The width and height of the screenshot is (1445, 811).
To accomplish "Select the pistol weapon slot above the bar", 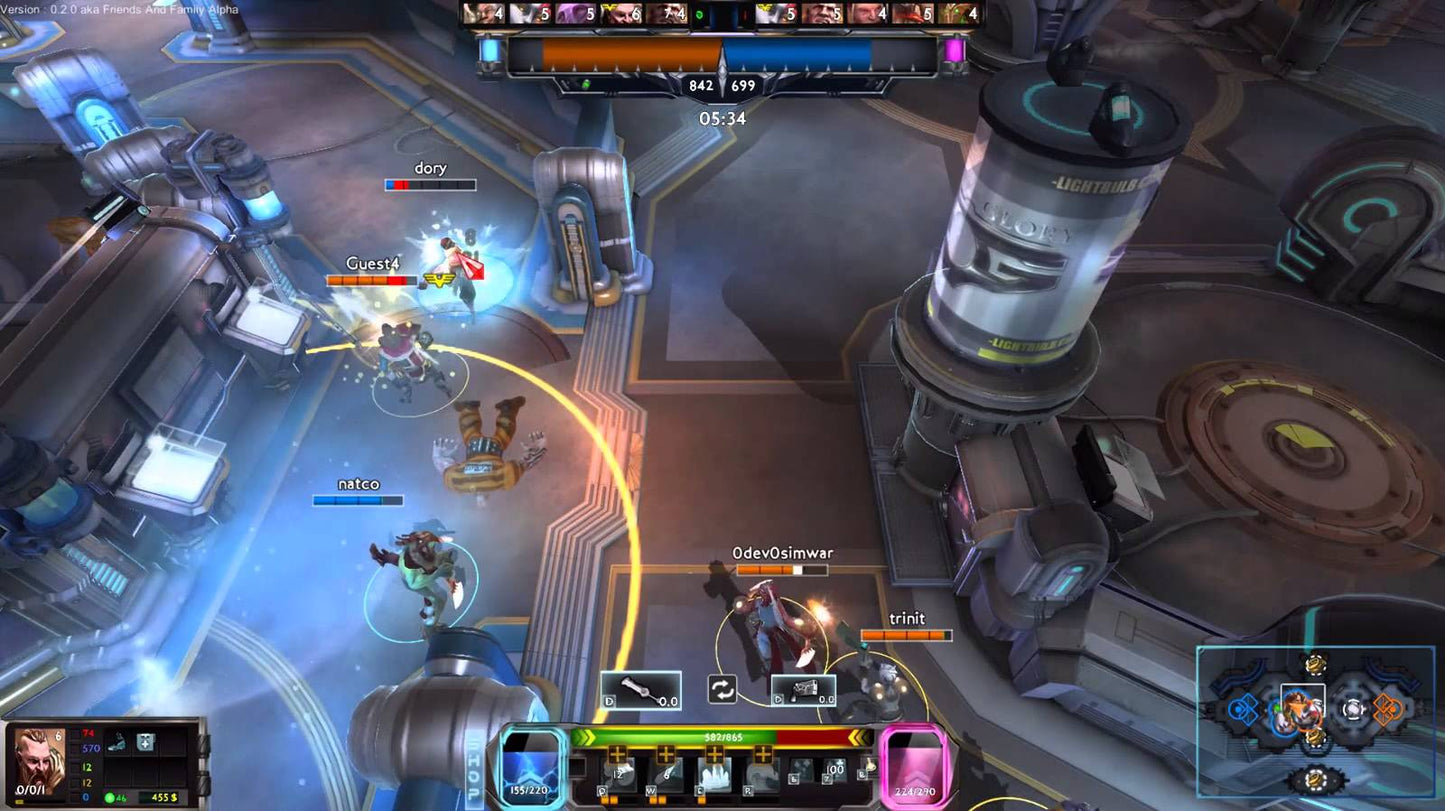I will (x=803, y=690).
